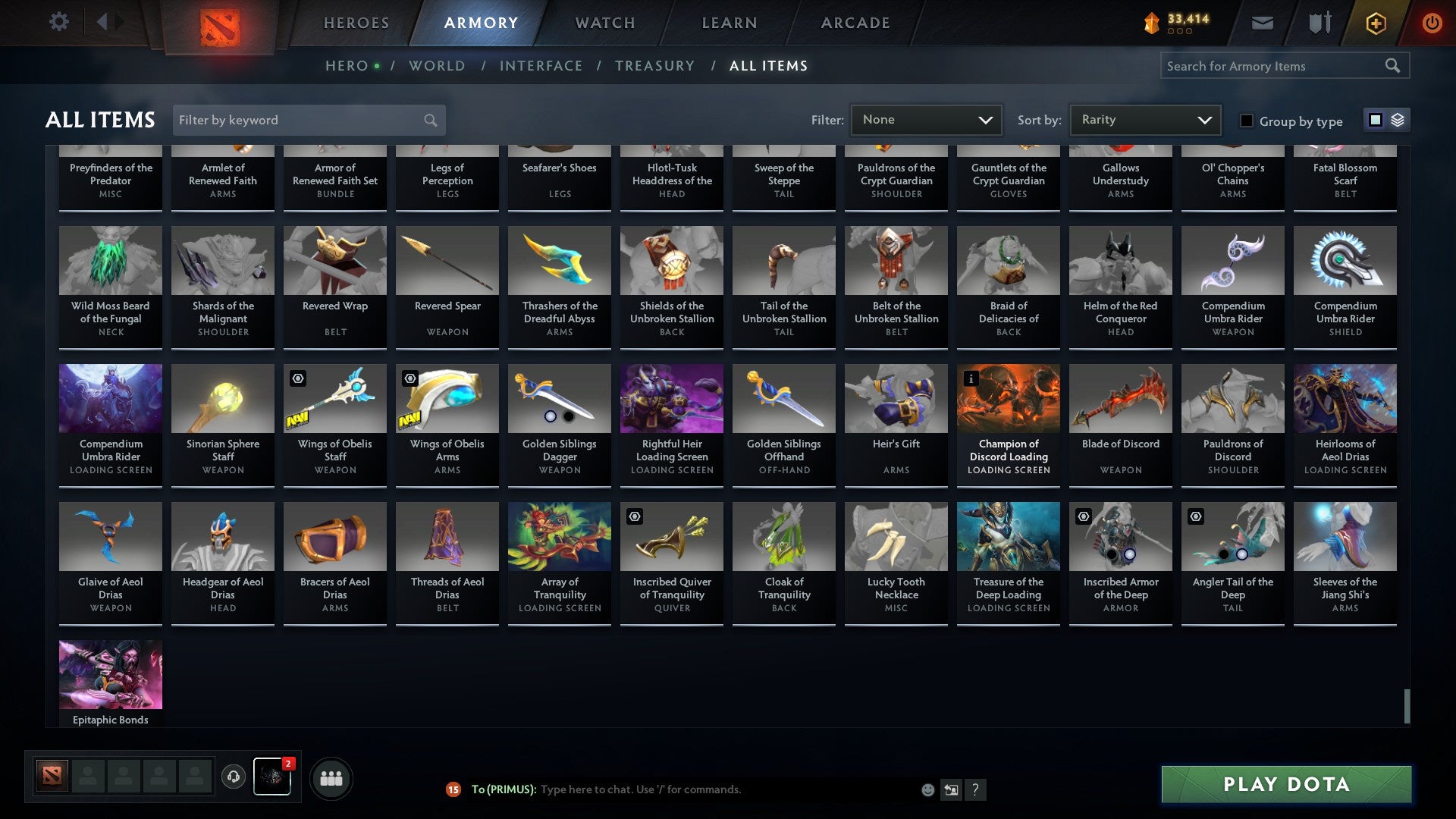Open the voice chat headset icon

[234, 777]
